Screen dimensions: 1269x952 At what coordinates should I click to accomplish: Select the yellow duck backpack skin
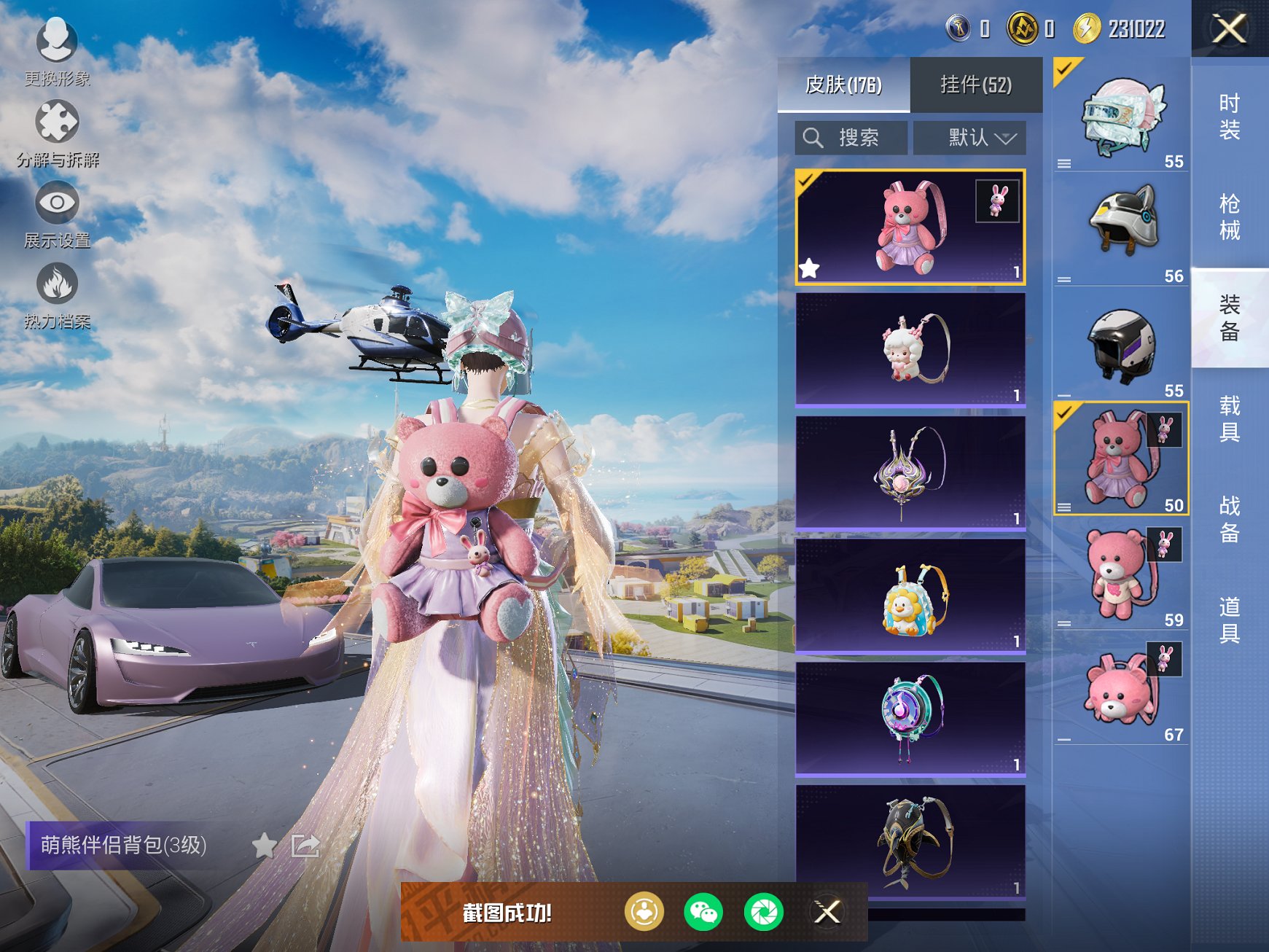tap(910, 596)
